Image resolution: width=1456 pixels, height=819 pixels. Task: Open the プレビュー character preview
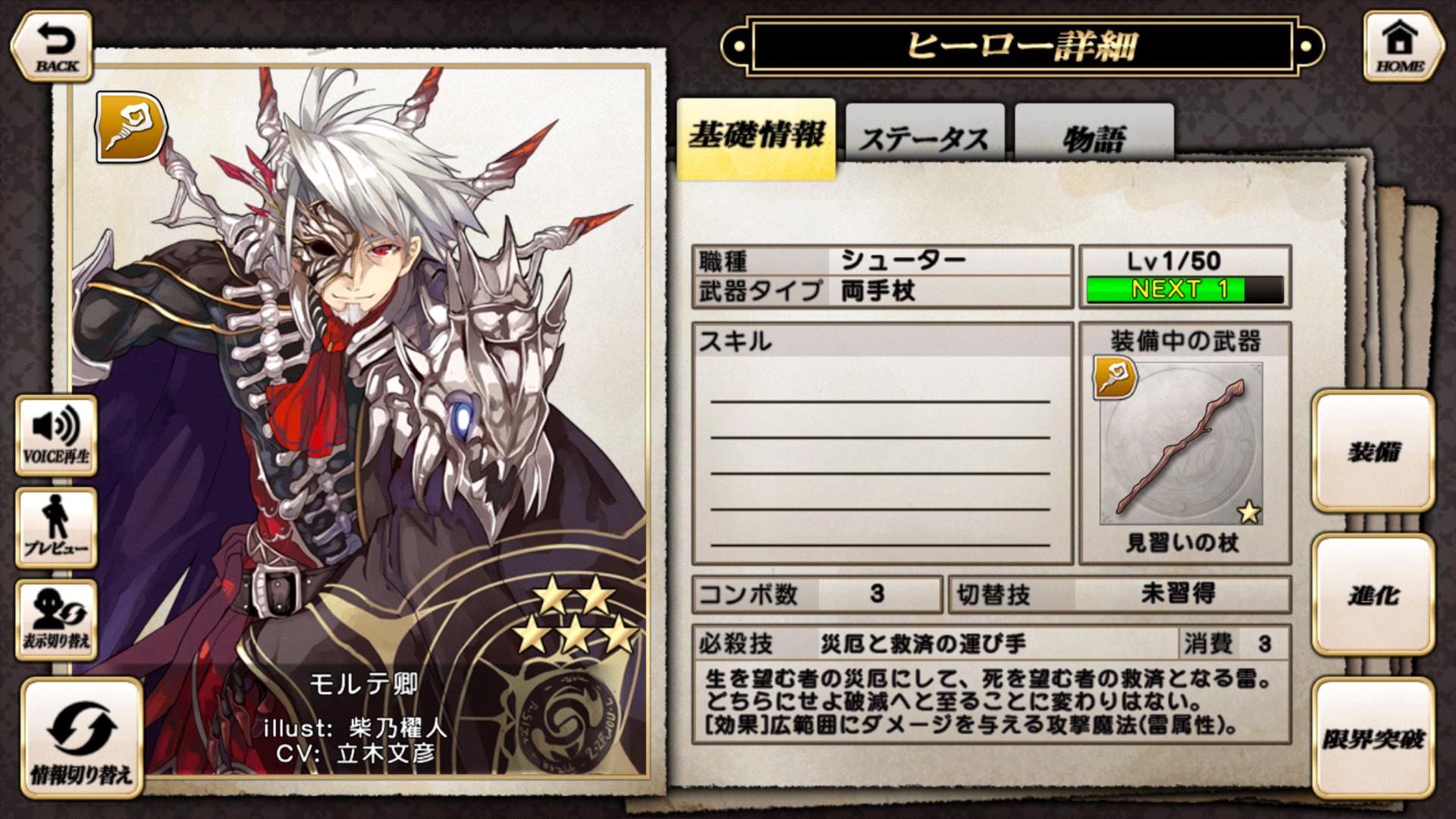(x=56, y=527)
